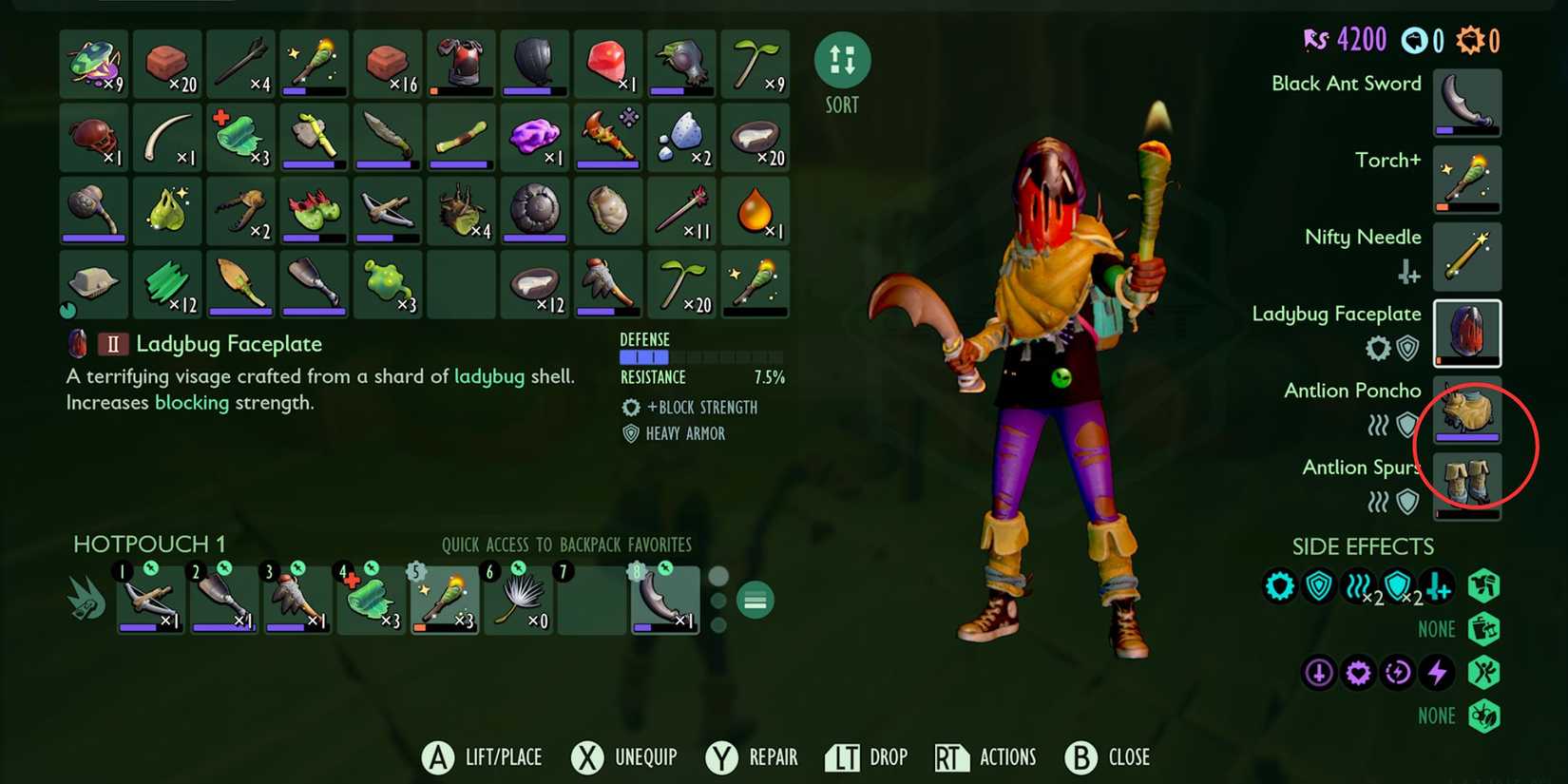Open the Actions menu via RT prompt
The width and height of the screenshot is (1568, 784).
pos(985,756)
